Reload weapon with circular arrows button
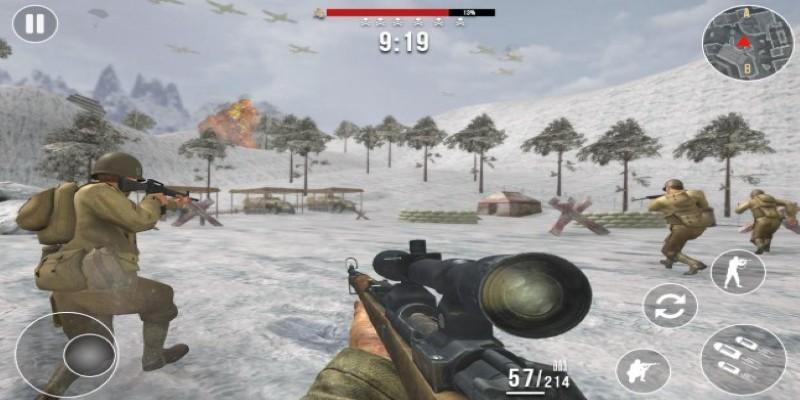This screenshot has height=400, width=800. click(669, 306)
